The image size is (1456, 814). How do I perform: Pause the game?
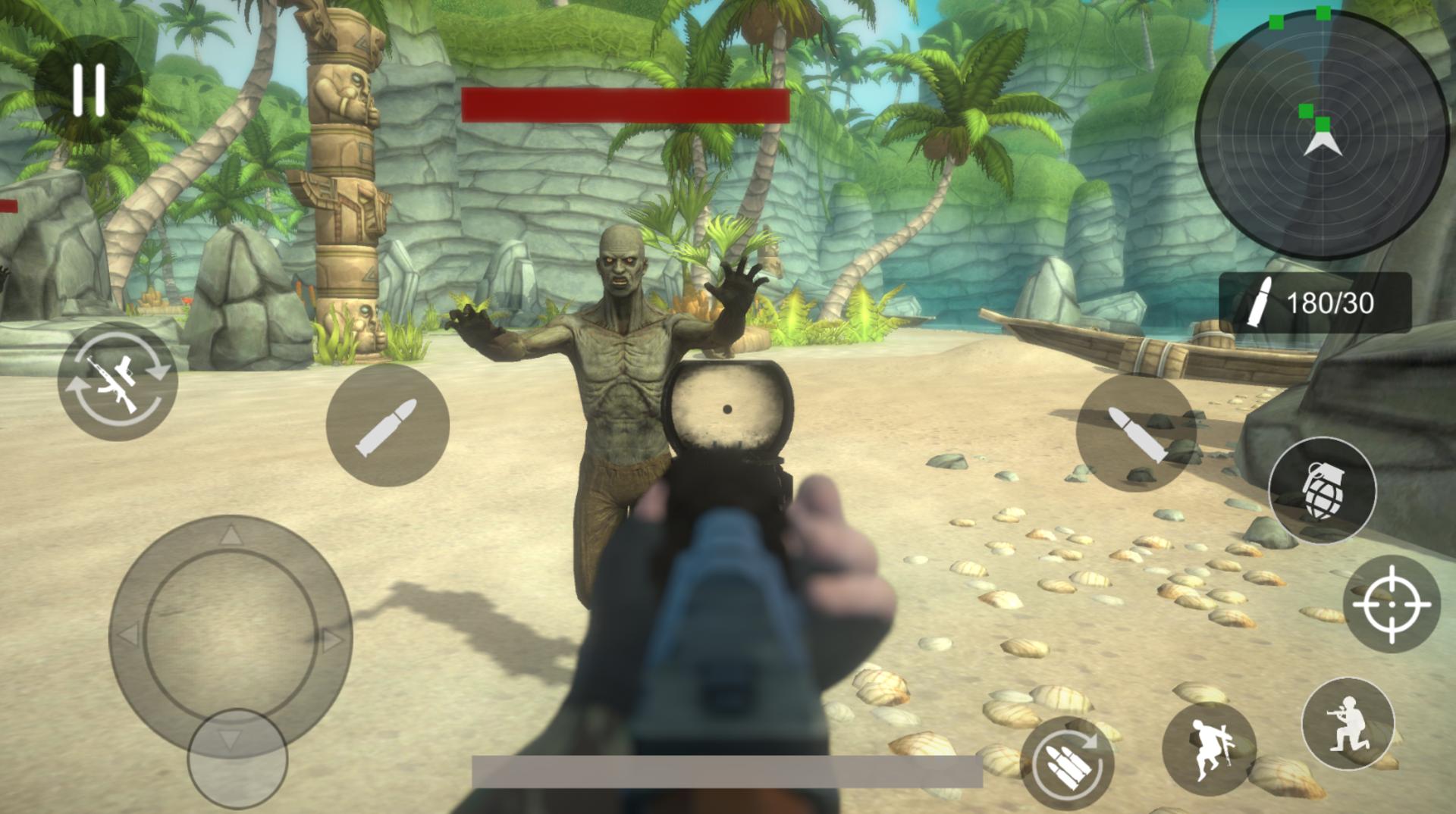[x=88, y=89]
